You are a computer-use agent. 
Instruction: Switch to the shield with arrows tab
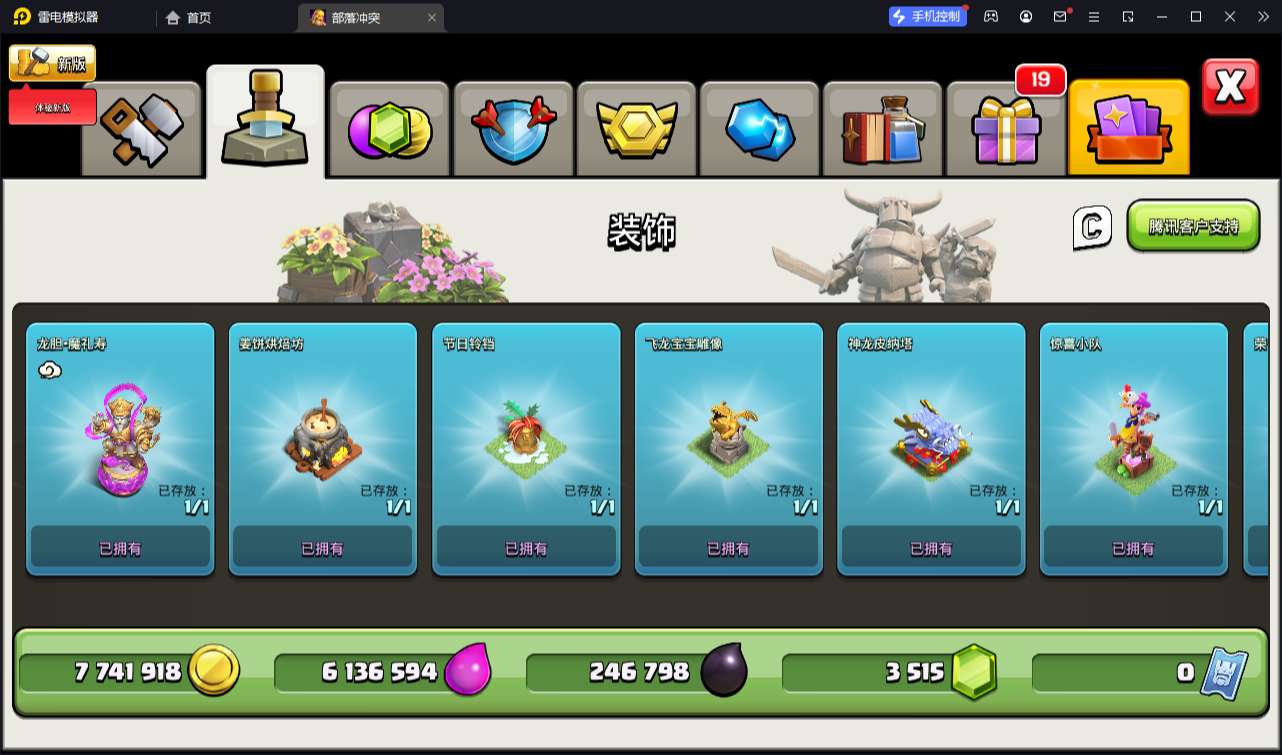[x=514, y=129]
